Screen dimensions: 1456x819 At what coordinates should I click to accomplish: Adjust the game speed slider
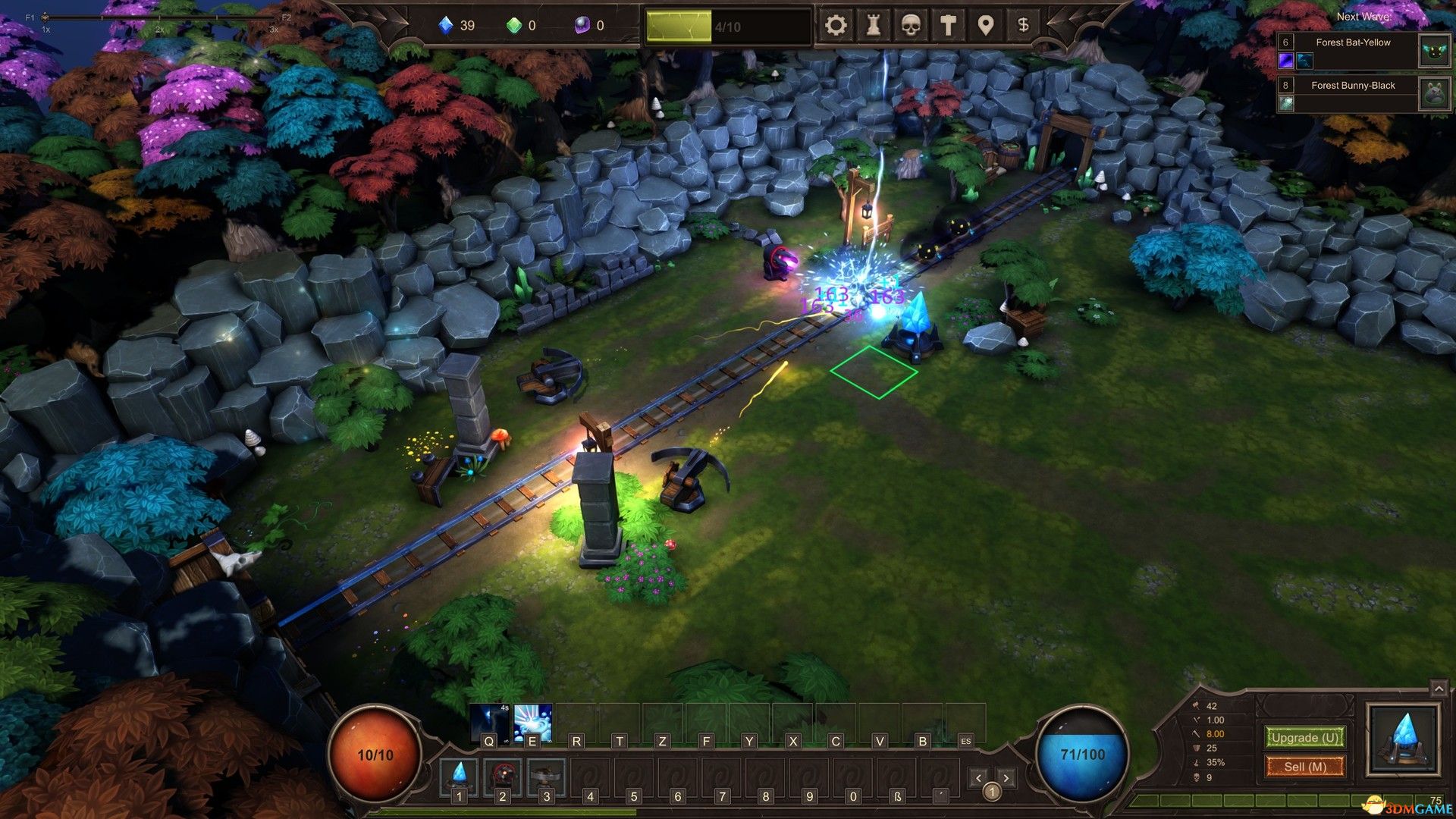point(45,17)
